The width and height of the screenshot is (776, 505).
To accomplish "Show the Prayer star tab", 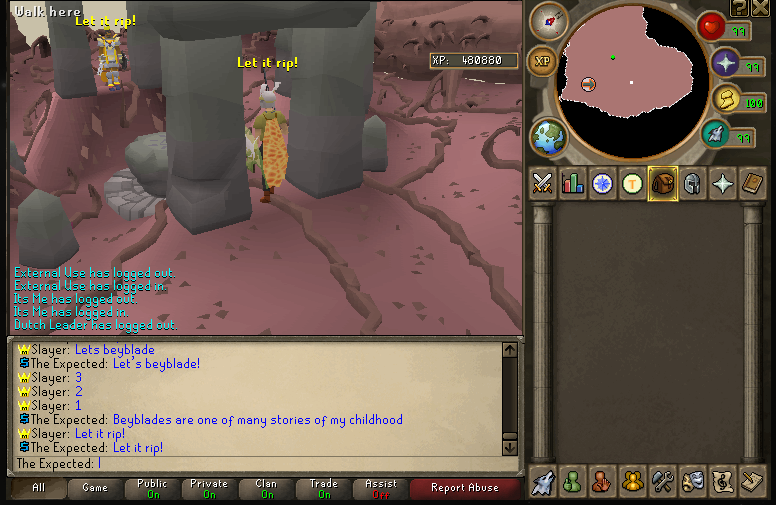I will (721, 183).
